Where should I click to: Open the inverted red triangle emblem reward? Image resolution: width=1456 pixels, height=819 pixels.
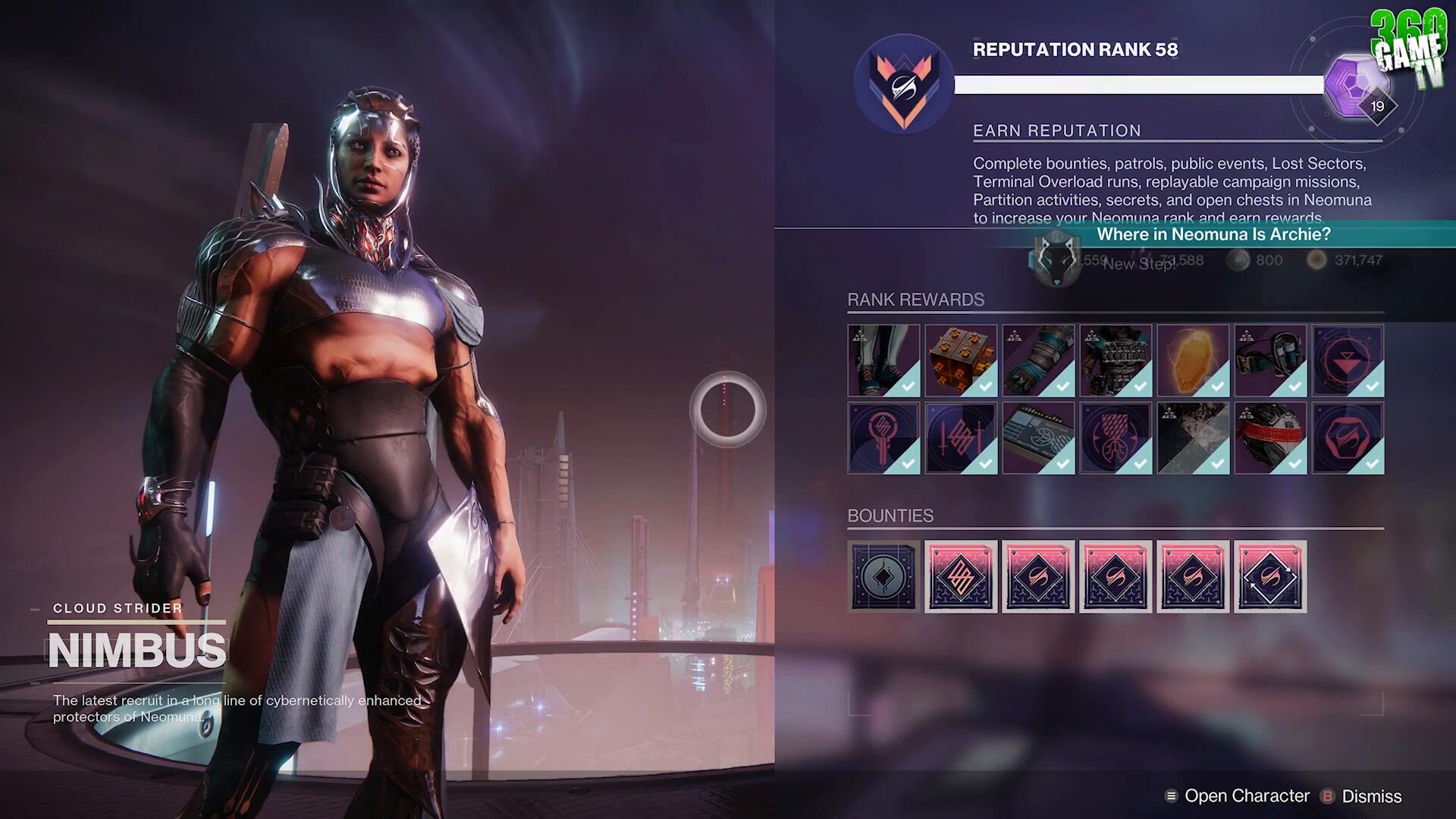click(1348, 361)
